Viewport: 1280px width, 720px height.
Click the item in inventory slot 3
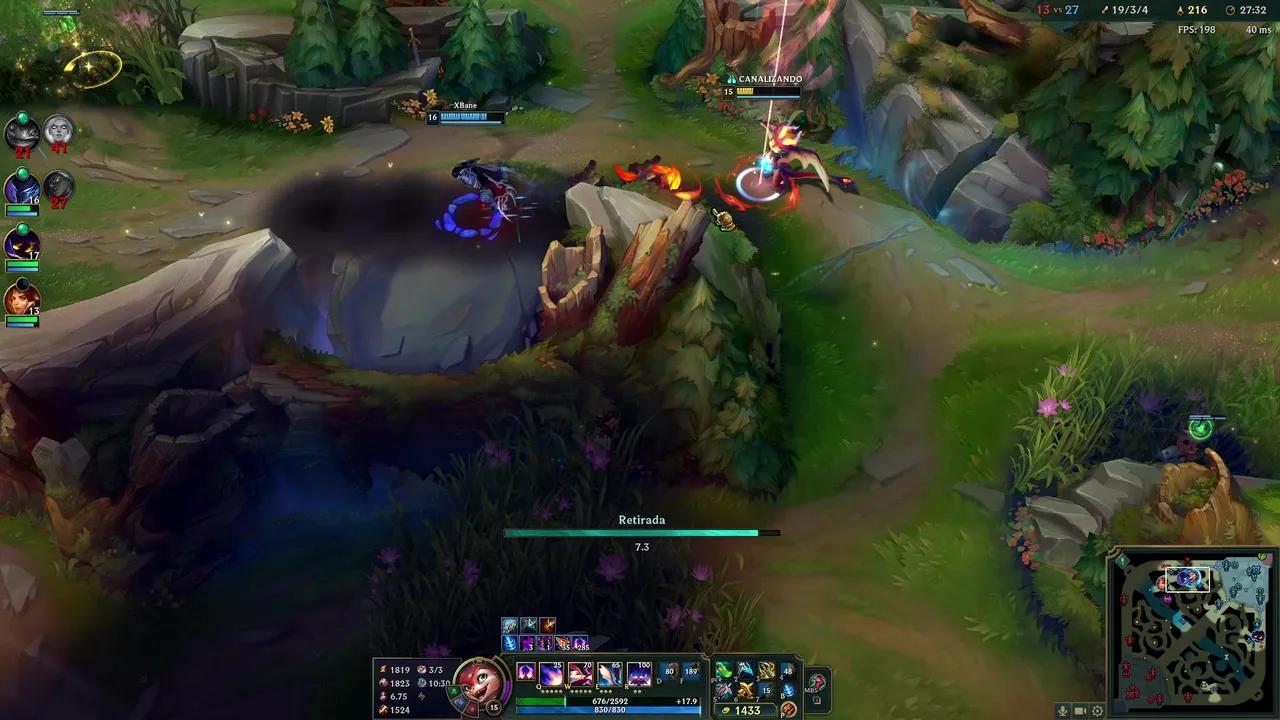point(764,671)
